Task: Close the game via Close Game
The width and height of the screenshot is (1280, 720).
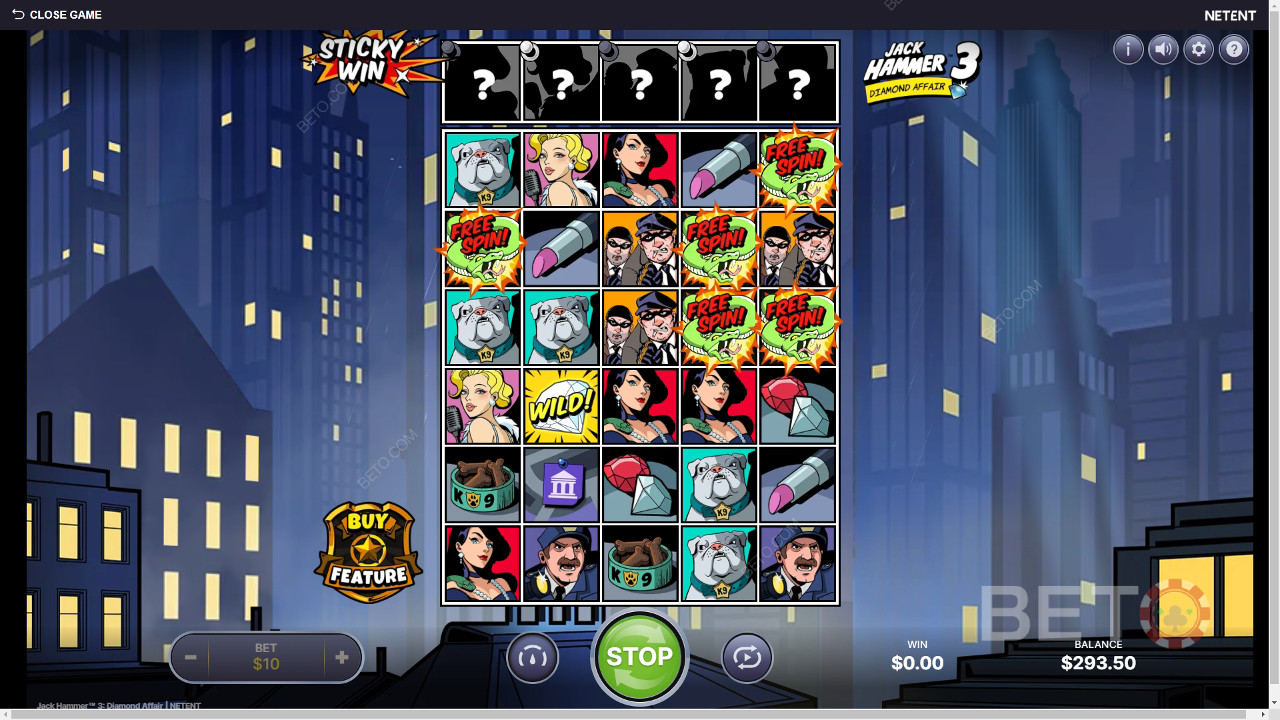Action: 57,15
